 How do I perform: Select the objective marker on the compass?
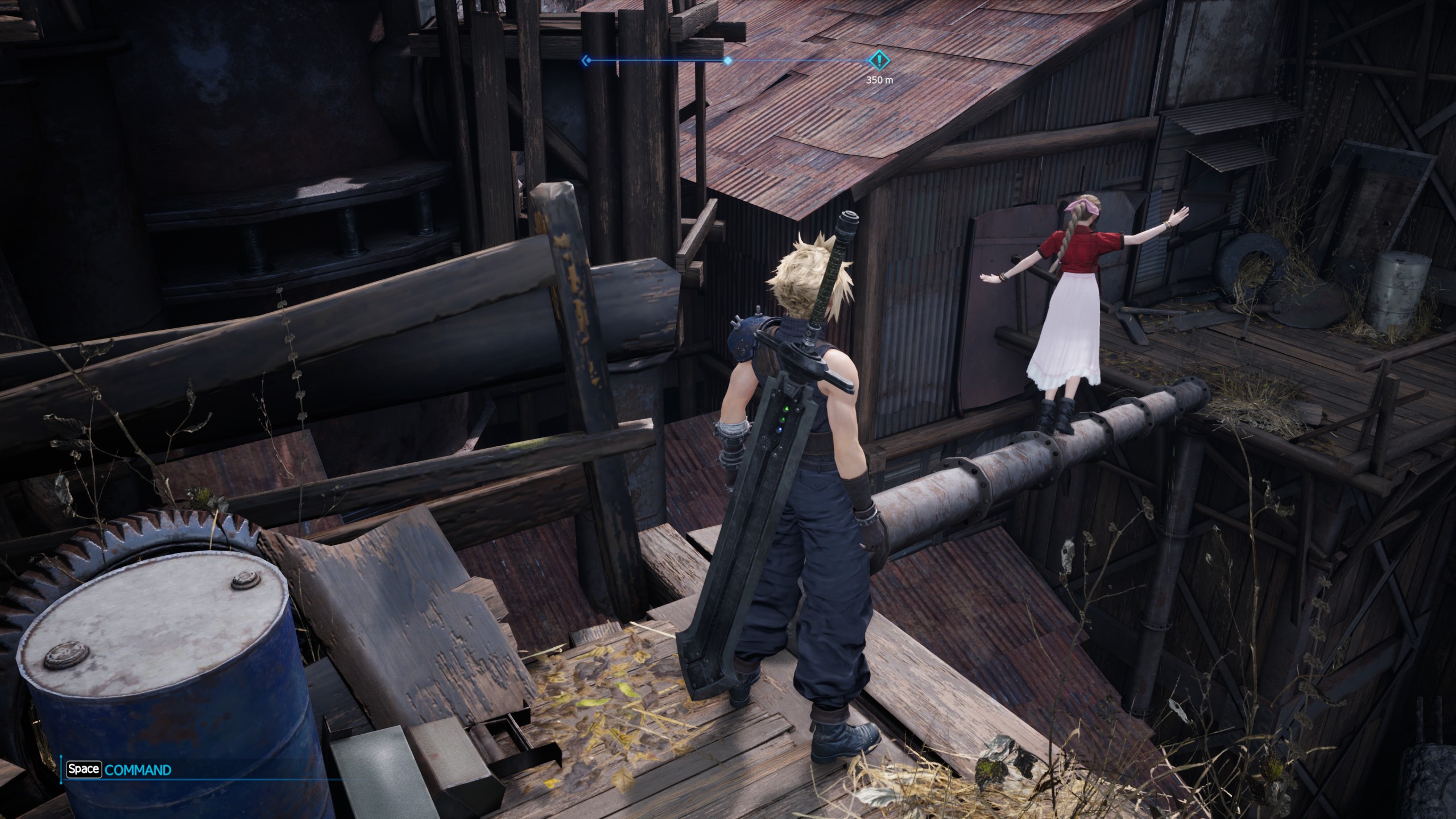tap(879, 59)
